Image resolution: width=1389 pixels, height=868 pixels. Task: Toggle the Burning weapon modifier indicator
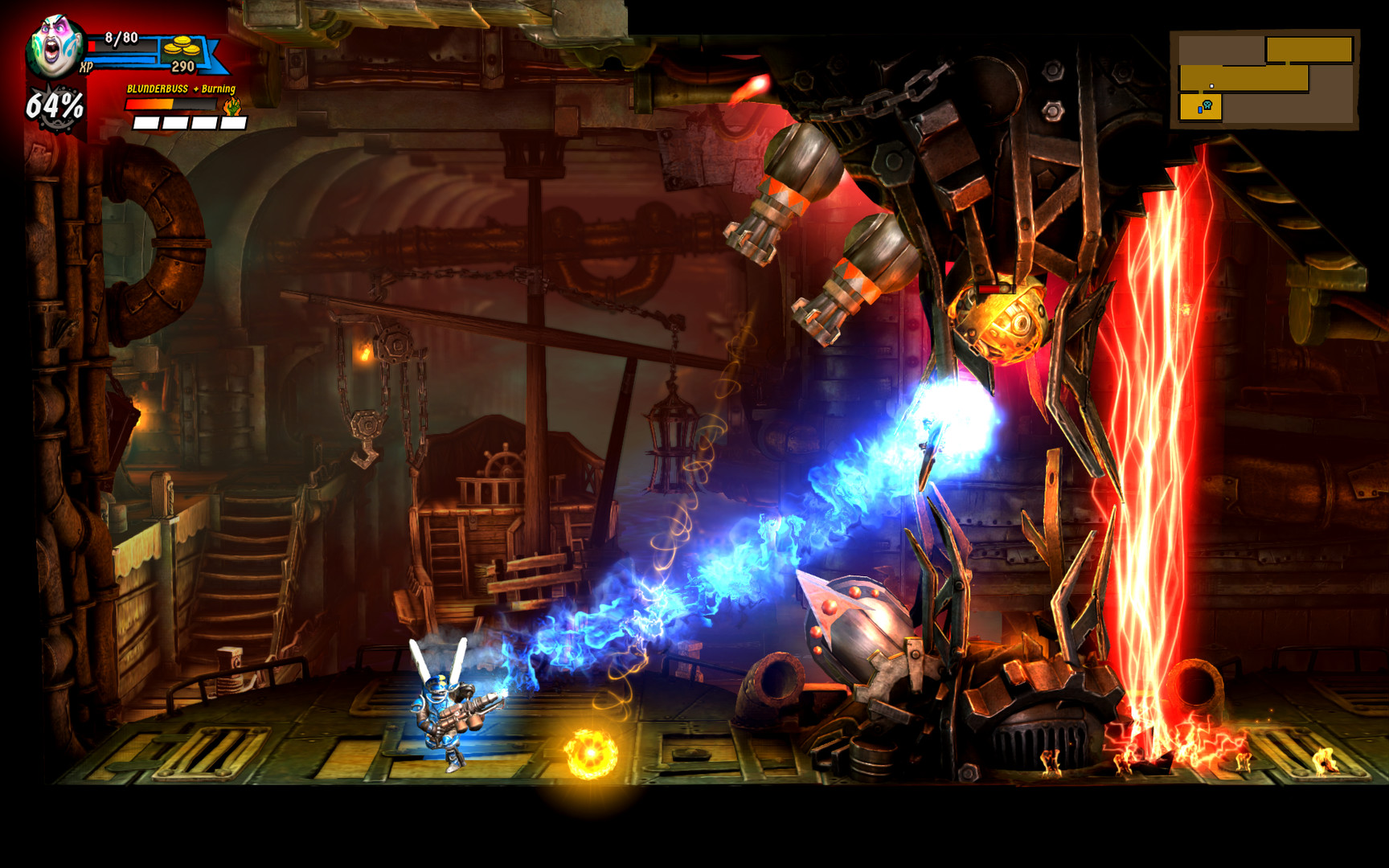[231, 107]
